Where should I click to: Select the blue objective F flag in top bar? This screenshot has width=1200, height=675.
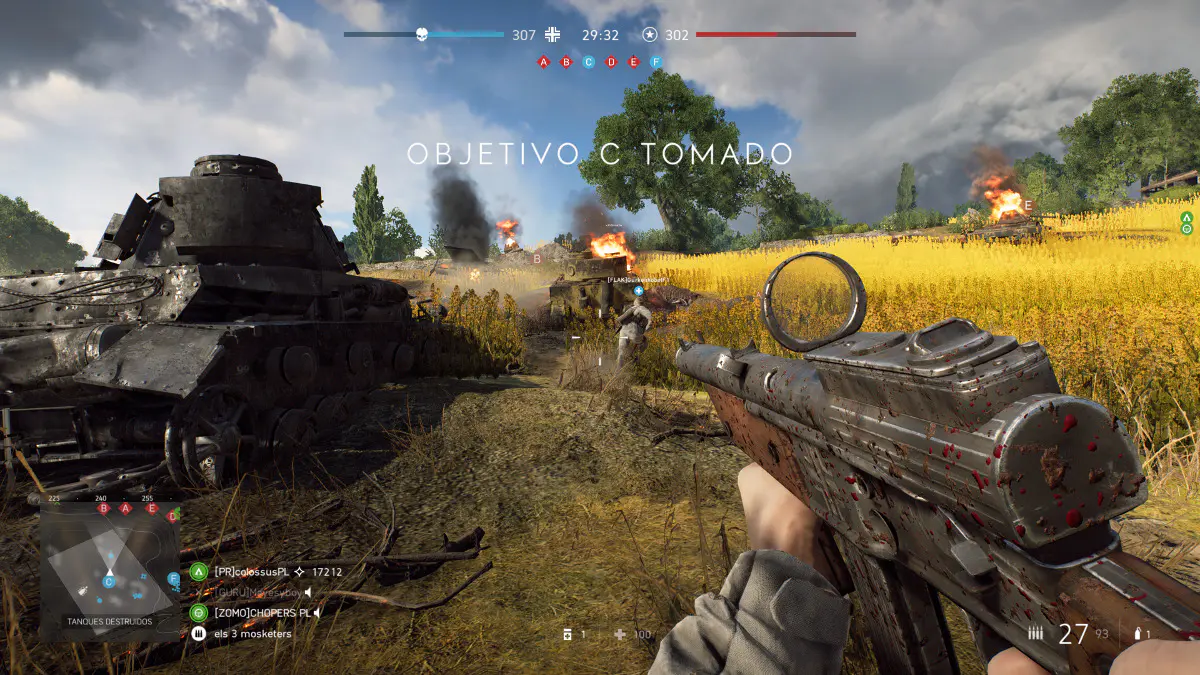click(x=656, y=62)
